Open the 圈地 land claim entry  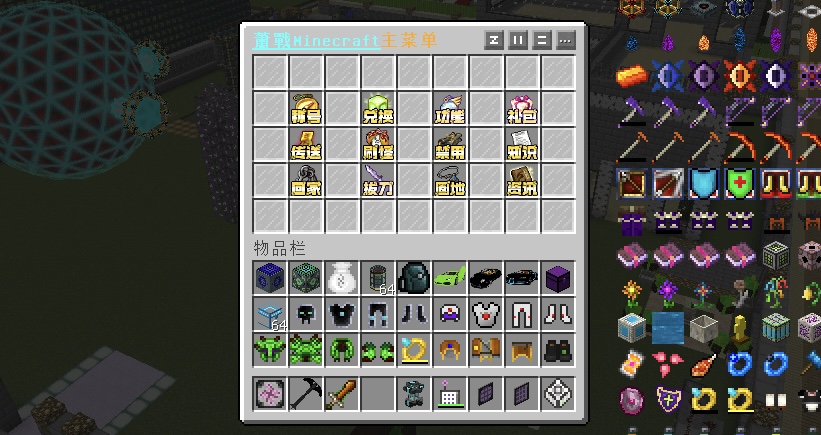[449, 181]
